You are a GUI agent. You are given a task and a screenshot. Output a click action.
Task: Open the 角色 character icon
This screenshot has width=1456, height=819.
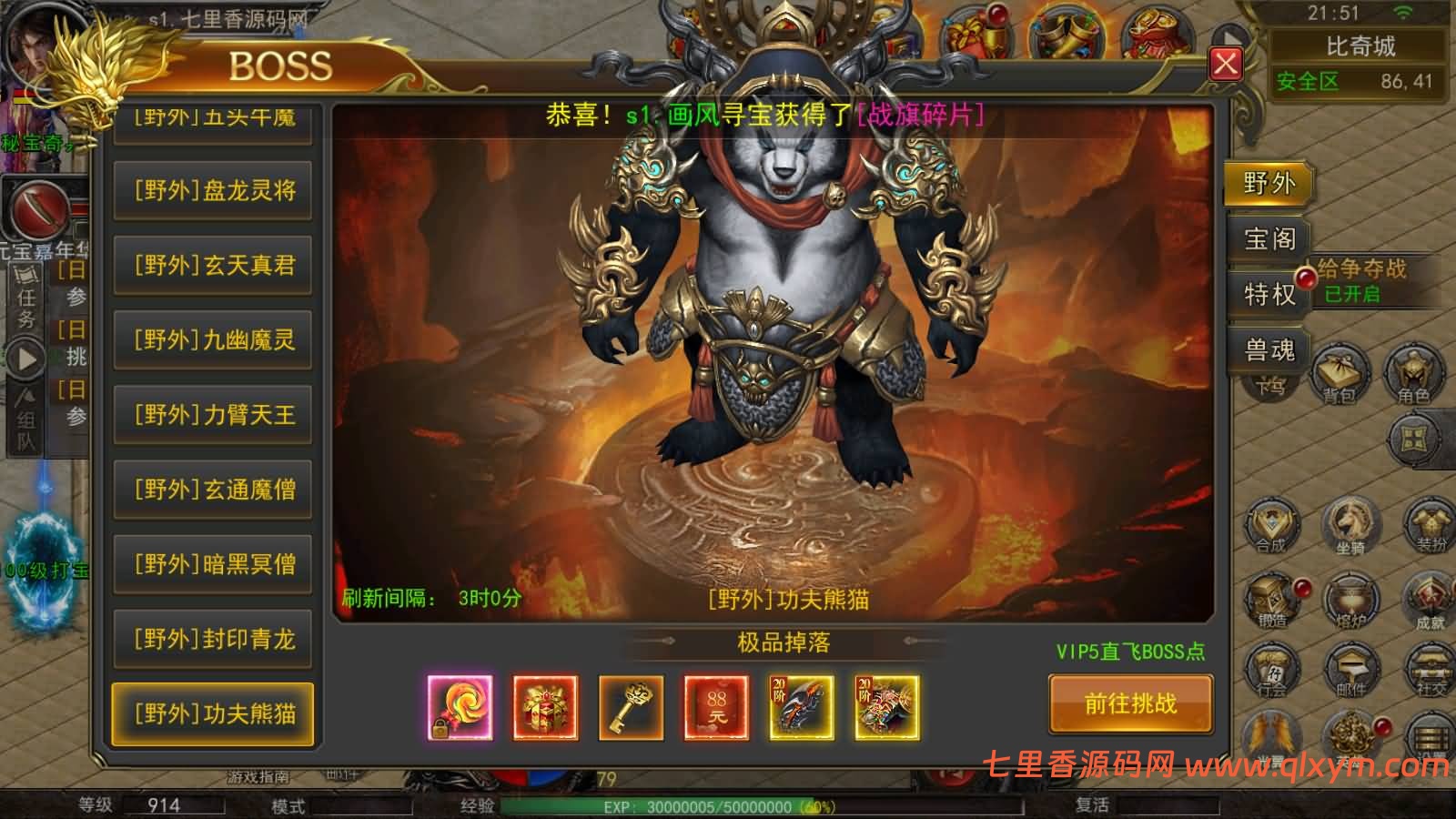coord(1413,375)
